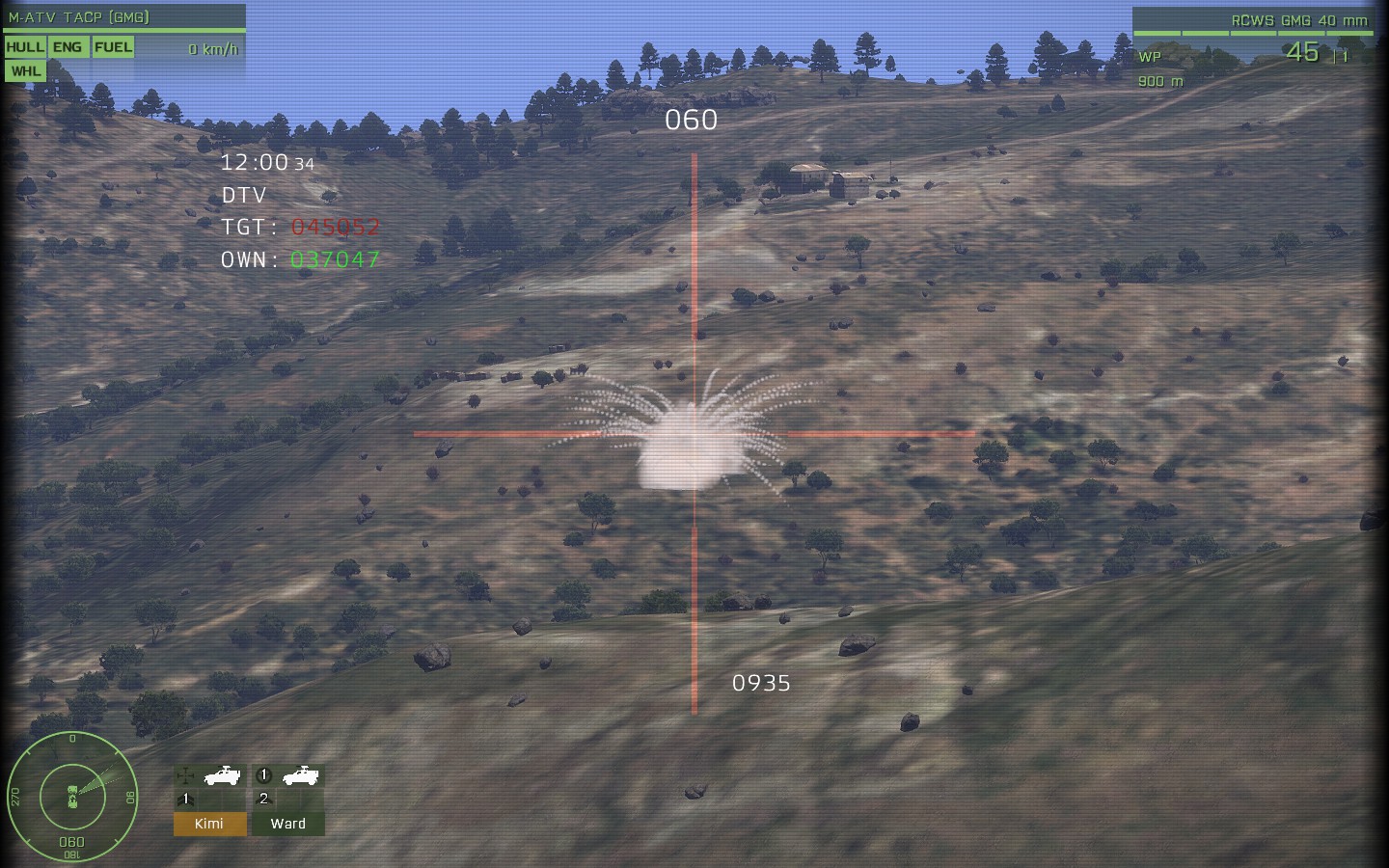
Task: Click the Ward crew name button
Action: coord(288,824)
